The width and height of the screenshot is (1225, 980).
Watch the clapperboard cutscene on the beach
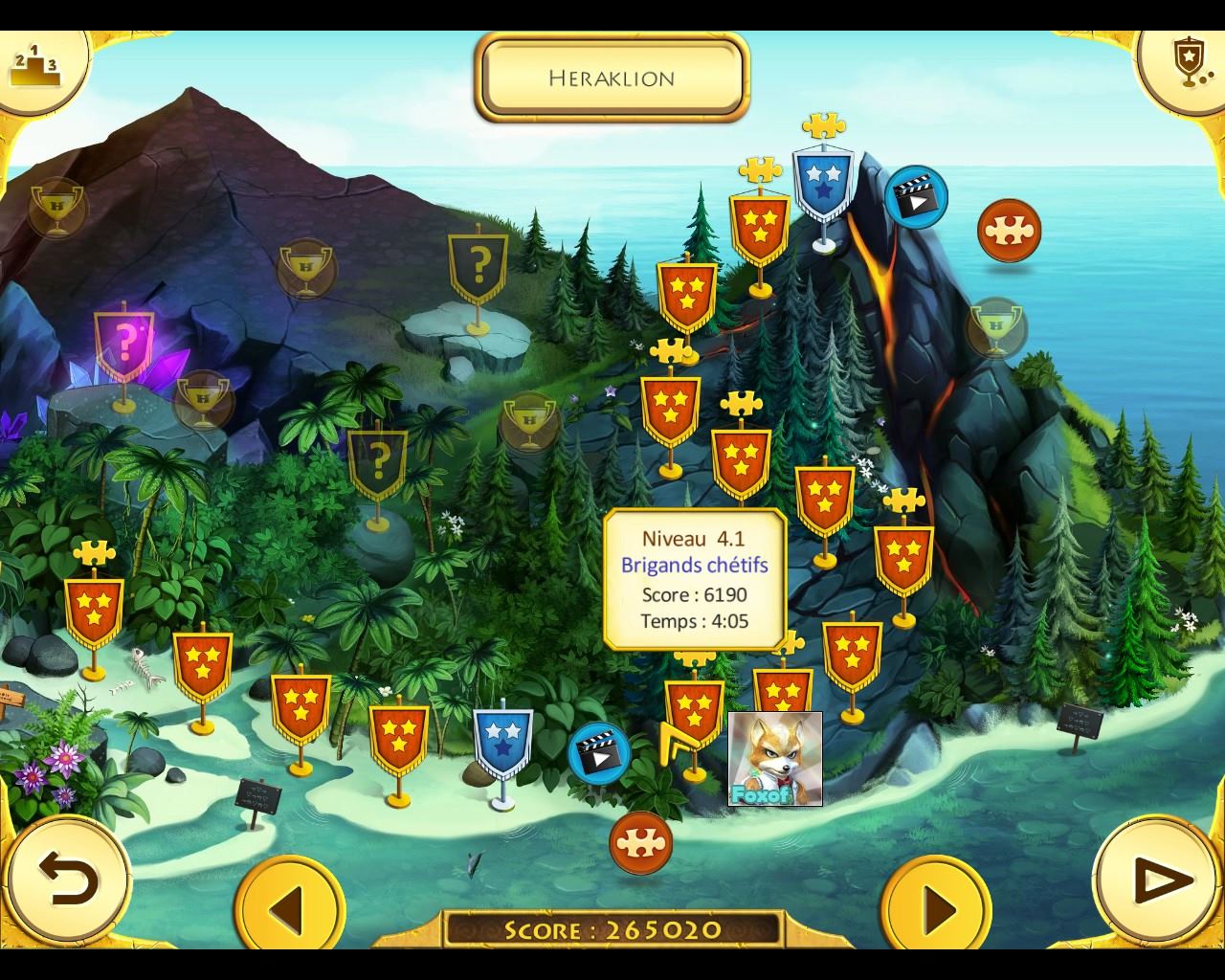point(599,753)
